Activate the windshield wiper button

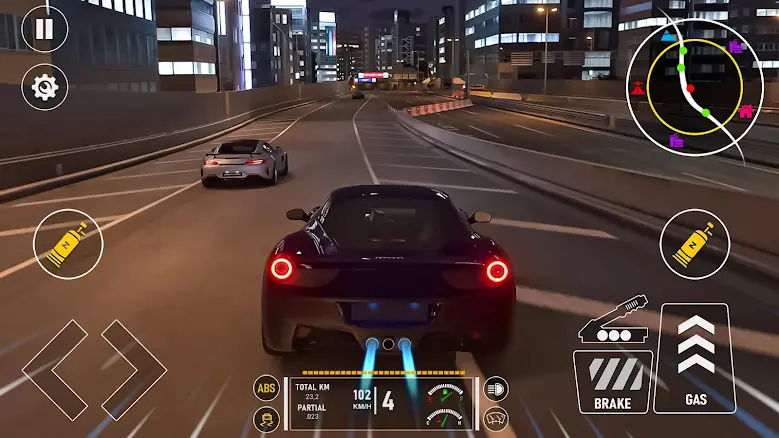pos(495,419)
